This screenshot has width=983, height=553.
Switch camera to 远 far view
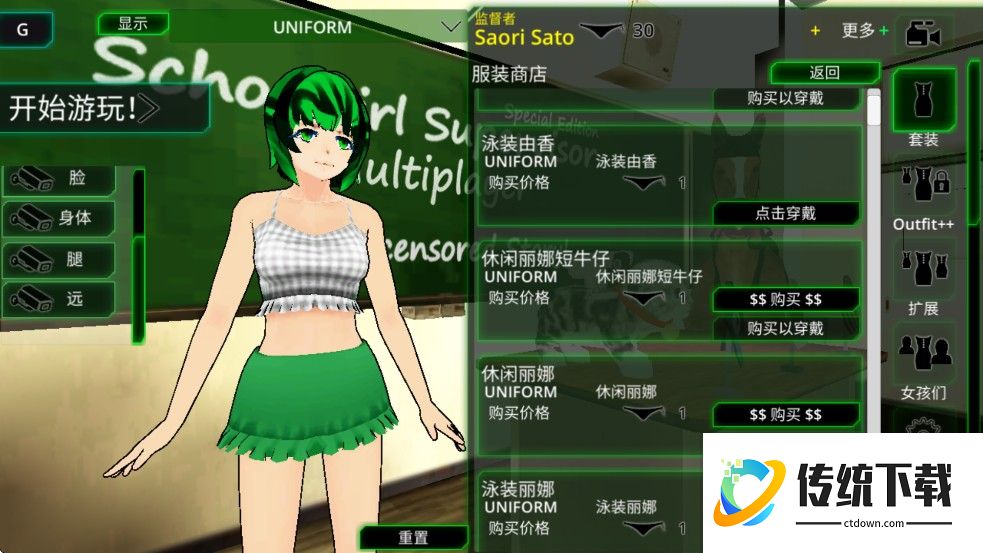[x=60, y=298]
